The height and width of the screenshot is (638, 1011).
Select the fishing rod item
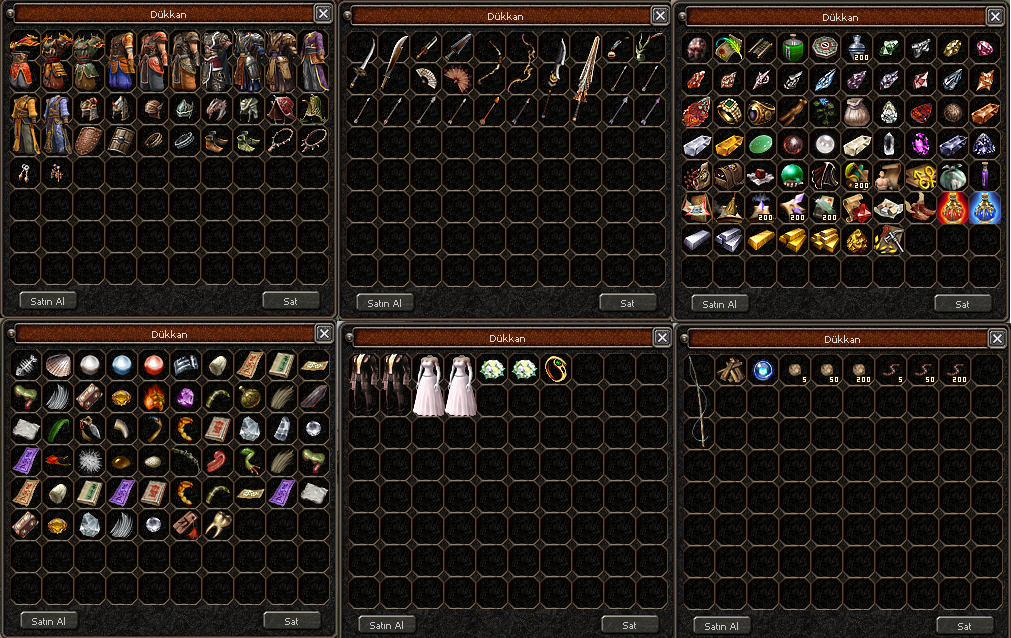pos(698,400)
